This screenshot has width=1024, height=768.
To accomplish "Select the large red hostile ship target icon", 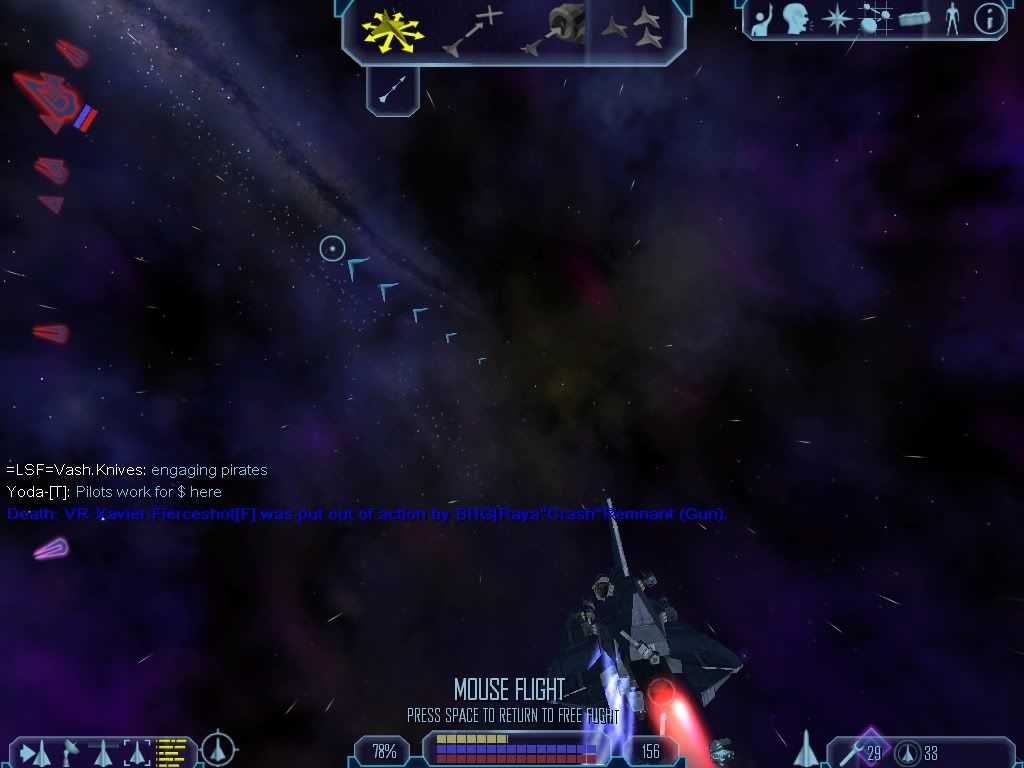I will 52,101.
